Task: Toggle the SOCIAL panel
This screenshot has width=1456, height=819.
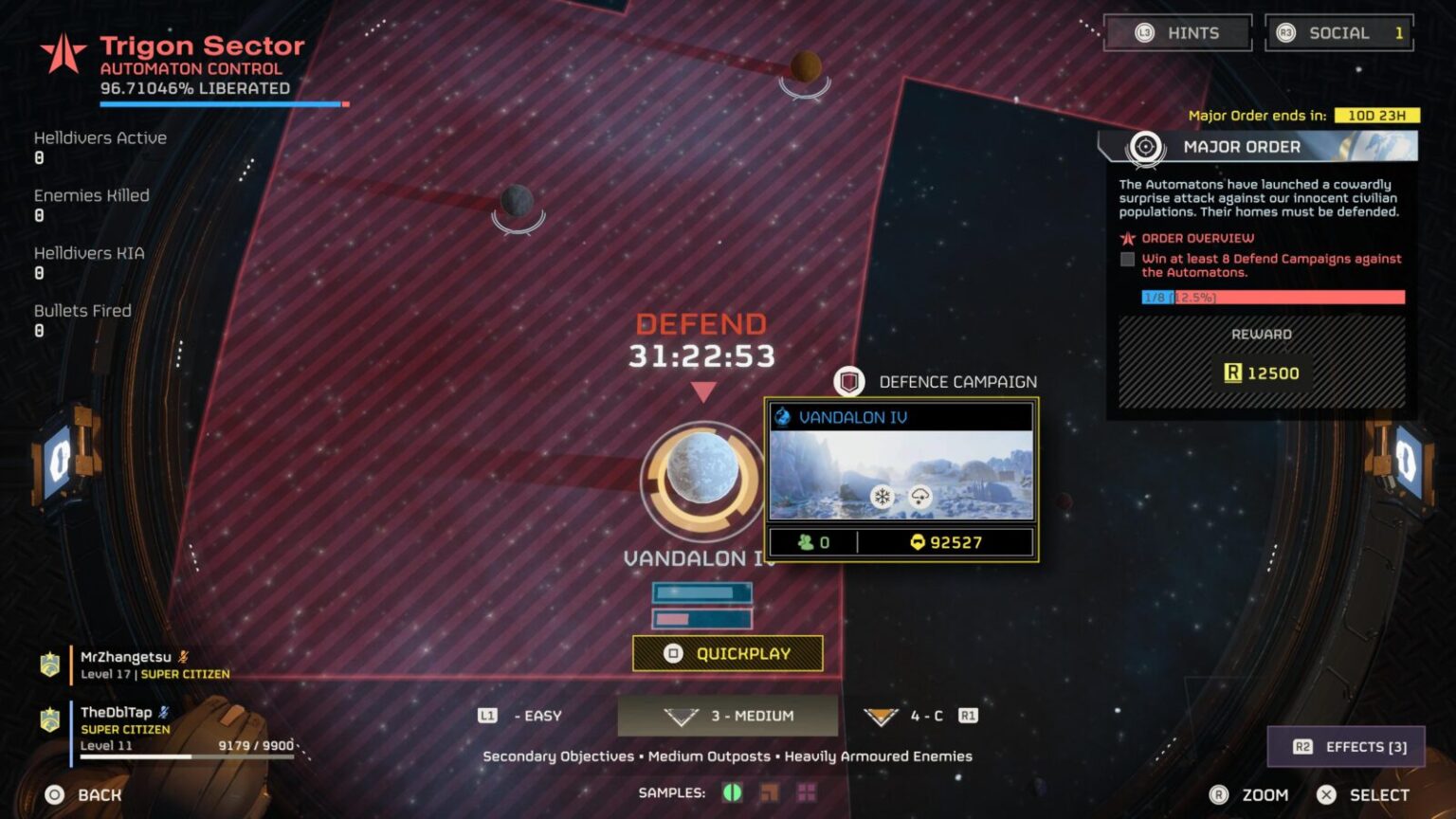Action: click(x=1339, y=32)
